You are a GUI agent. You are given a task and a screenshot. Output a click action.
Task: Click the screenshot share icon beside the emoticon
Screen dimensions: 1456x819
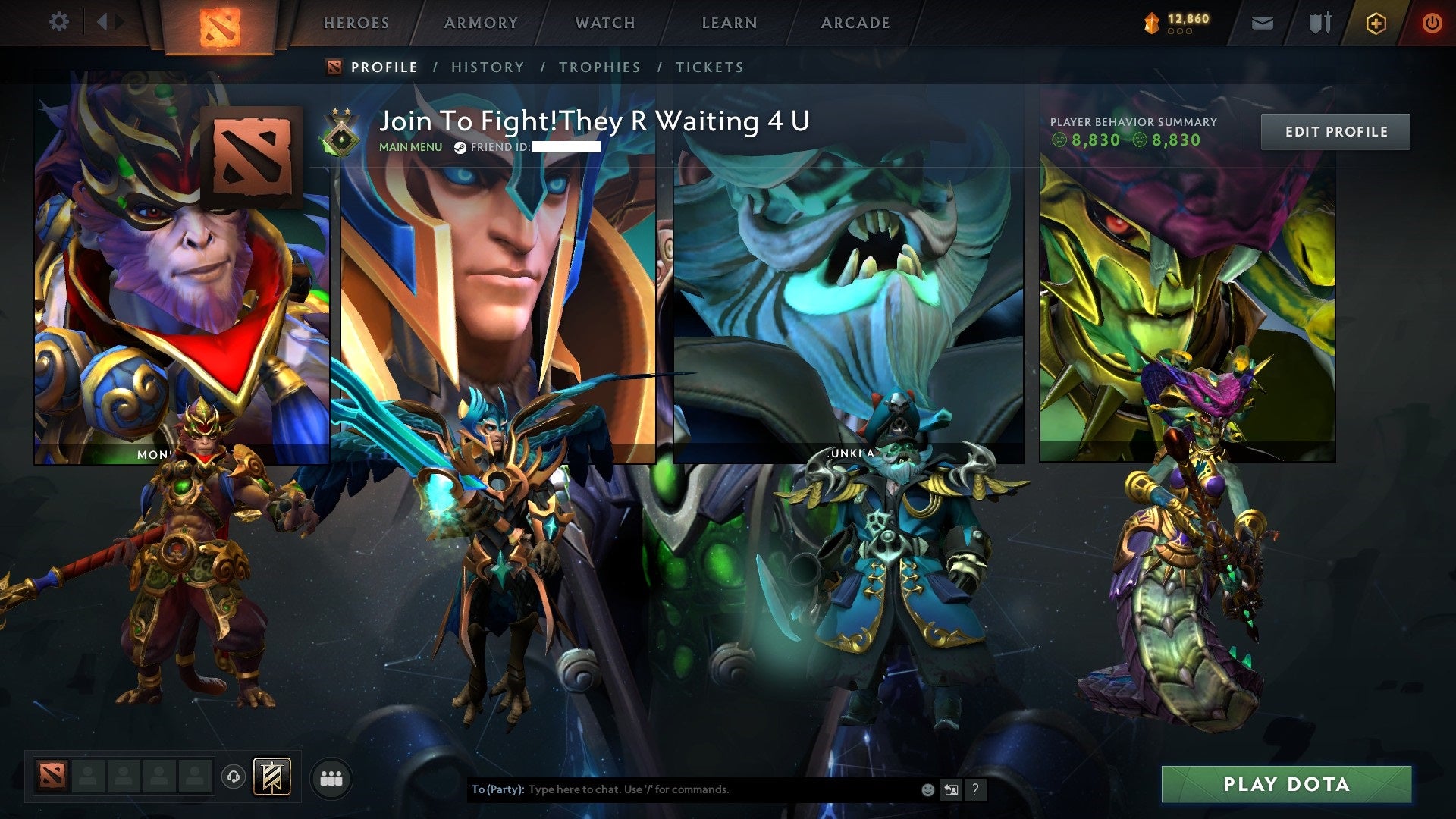coord(951,789)
